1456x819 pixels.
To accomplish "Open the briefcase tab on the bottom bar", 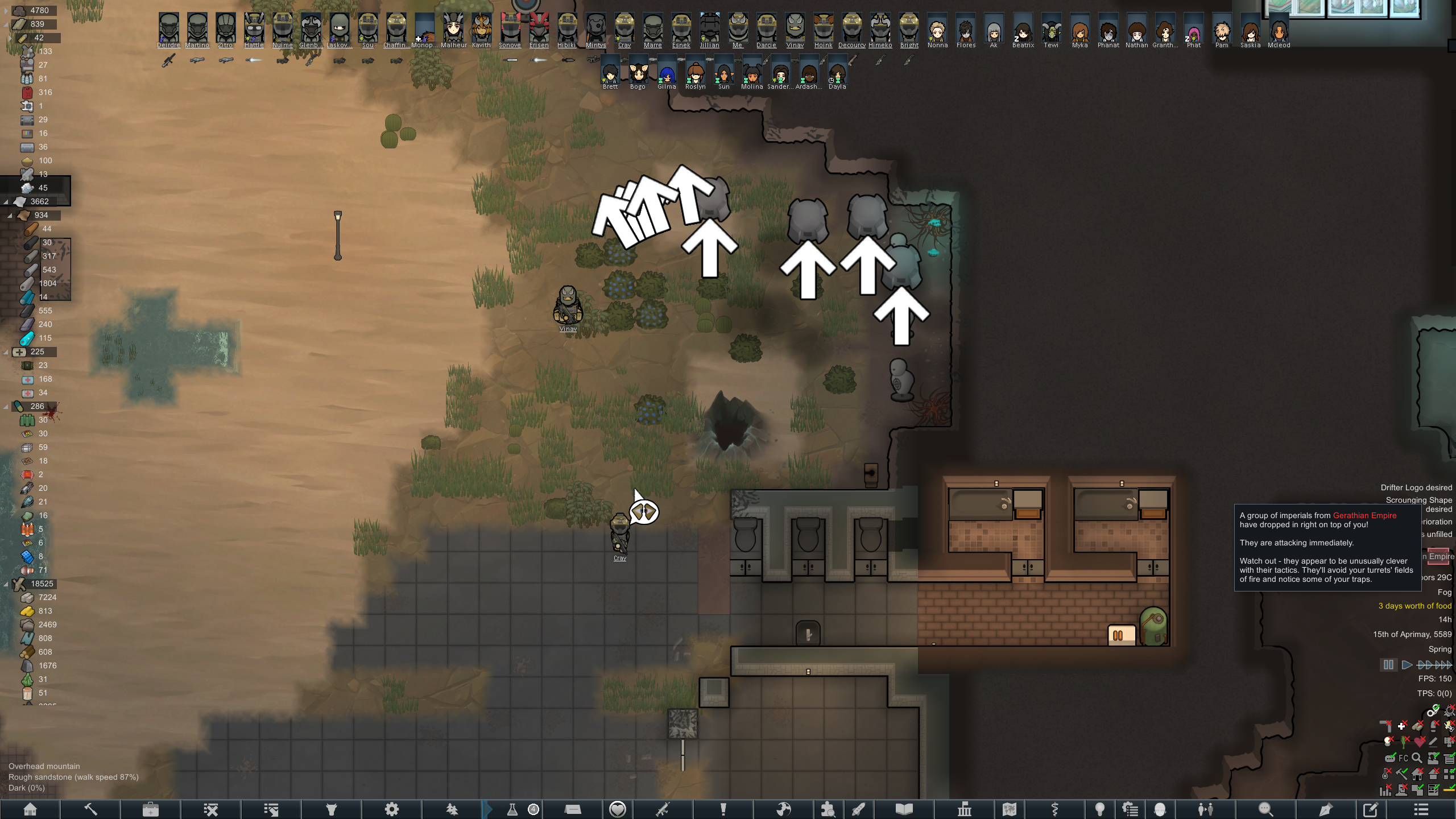I will coord(151,809).
